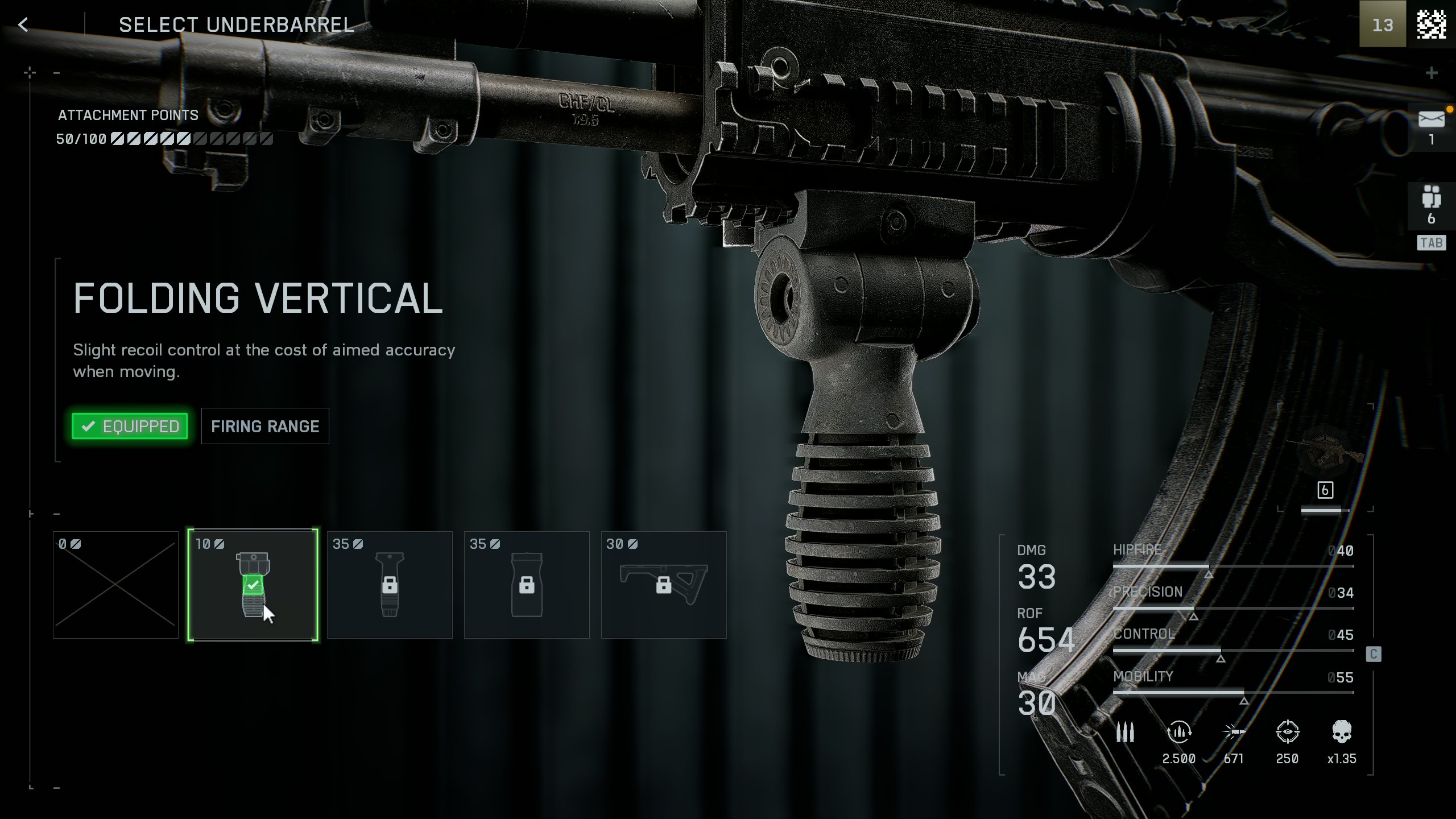1456x819 pixels.
Task: Click the muzzle velocity icon above 671
Action: click(1232, 733)
